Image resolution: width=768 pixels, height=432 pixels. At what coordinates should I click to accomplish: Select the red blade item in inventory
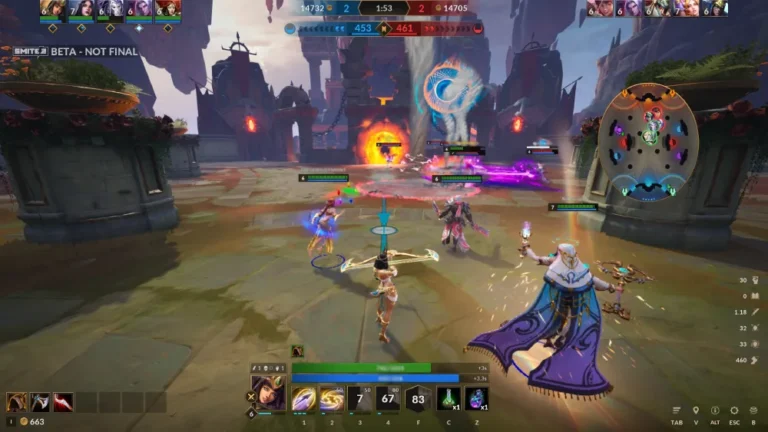[x=63, y=402]
